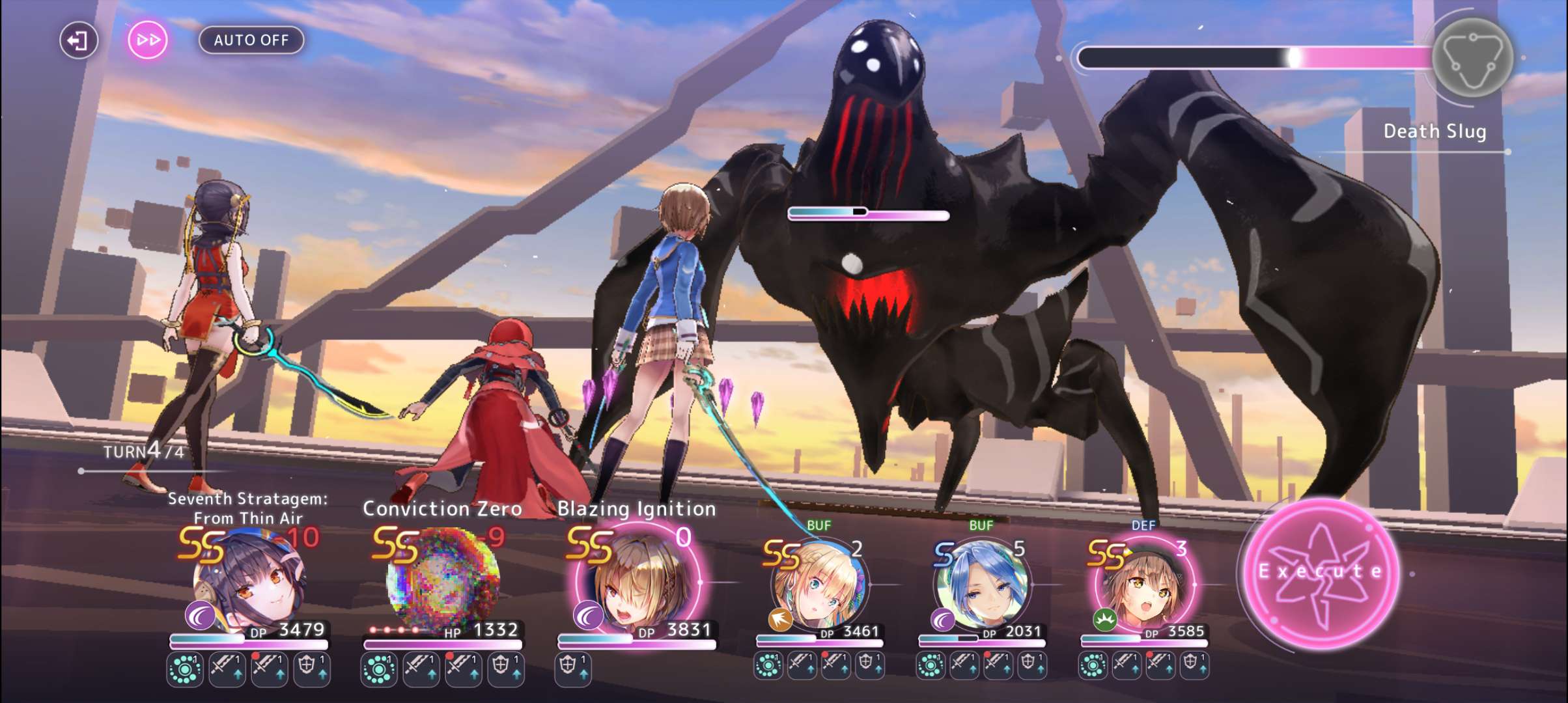This screenshot has width=1568, height=703.
Task: Exit battle using the leave icon
Action: pyautogui.click(x=78, y=40)
